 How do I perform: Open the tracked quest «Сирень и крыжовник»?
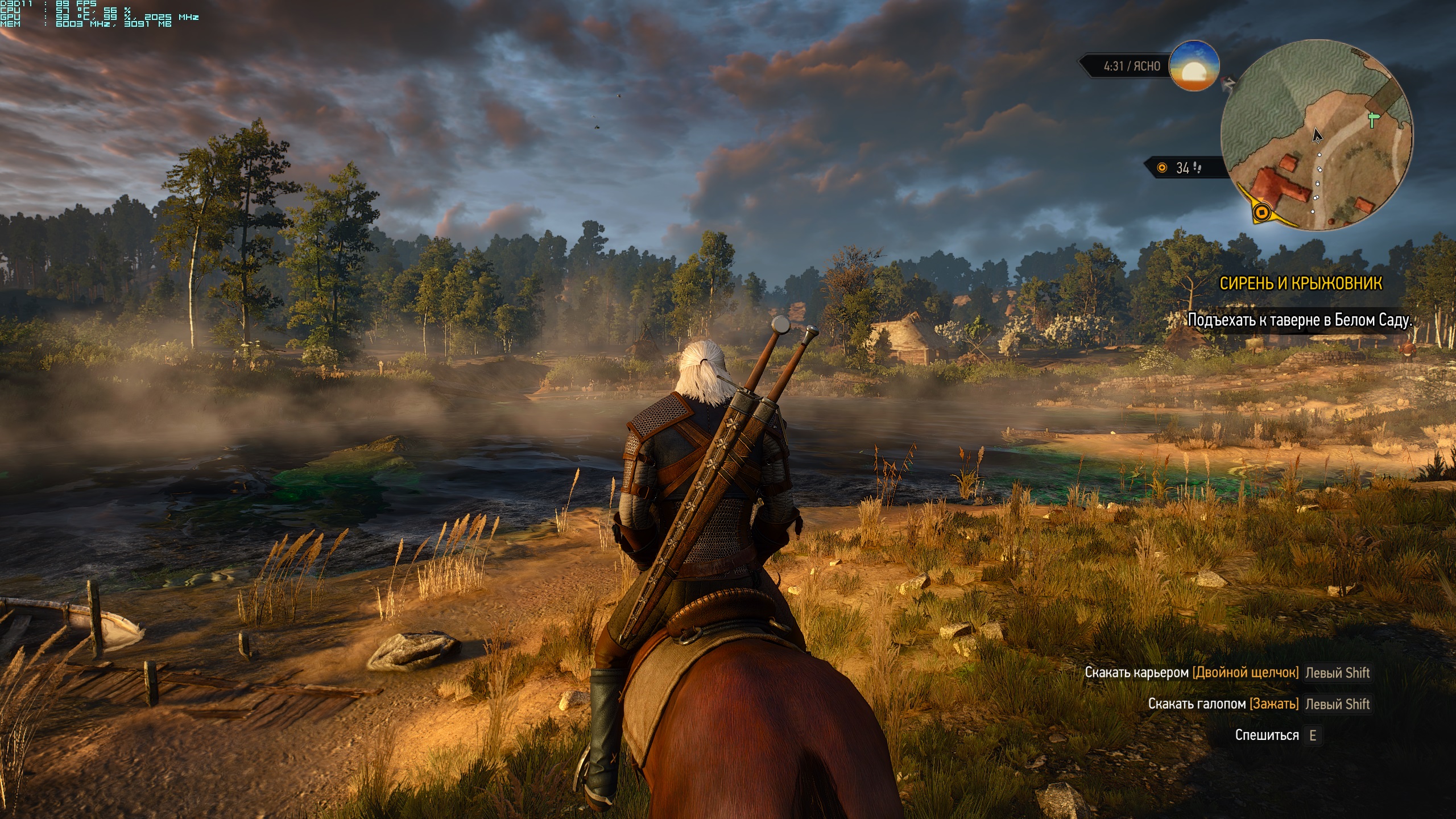[x=1300, y=283]
